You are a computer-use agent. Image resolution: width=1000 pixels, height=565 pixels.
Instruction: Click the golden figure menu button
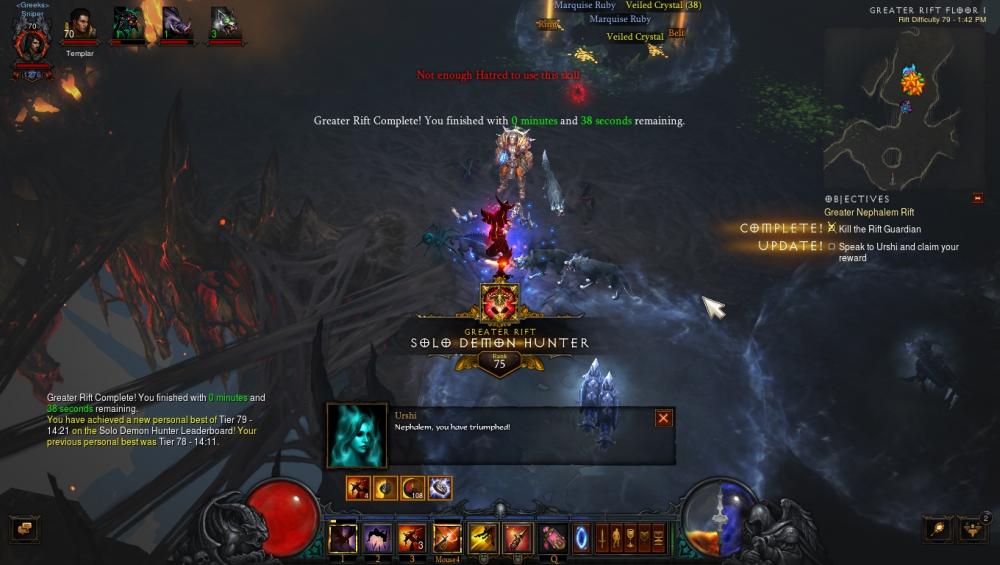point(616,538)
